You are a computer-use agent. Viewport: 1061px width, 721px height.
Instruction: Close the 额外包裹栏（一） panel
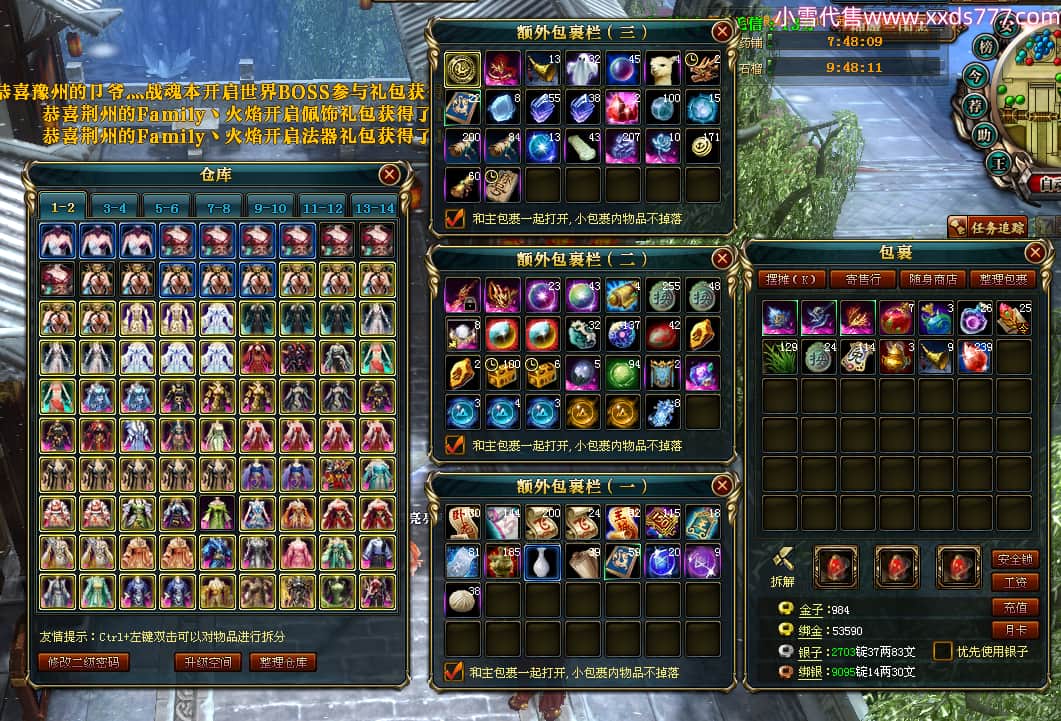click(722, 486)
